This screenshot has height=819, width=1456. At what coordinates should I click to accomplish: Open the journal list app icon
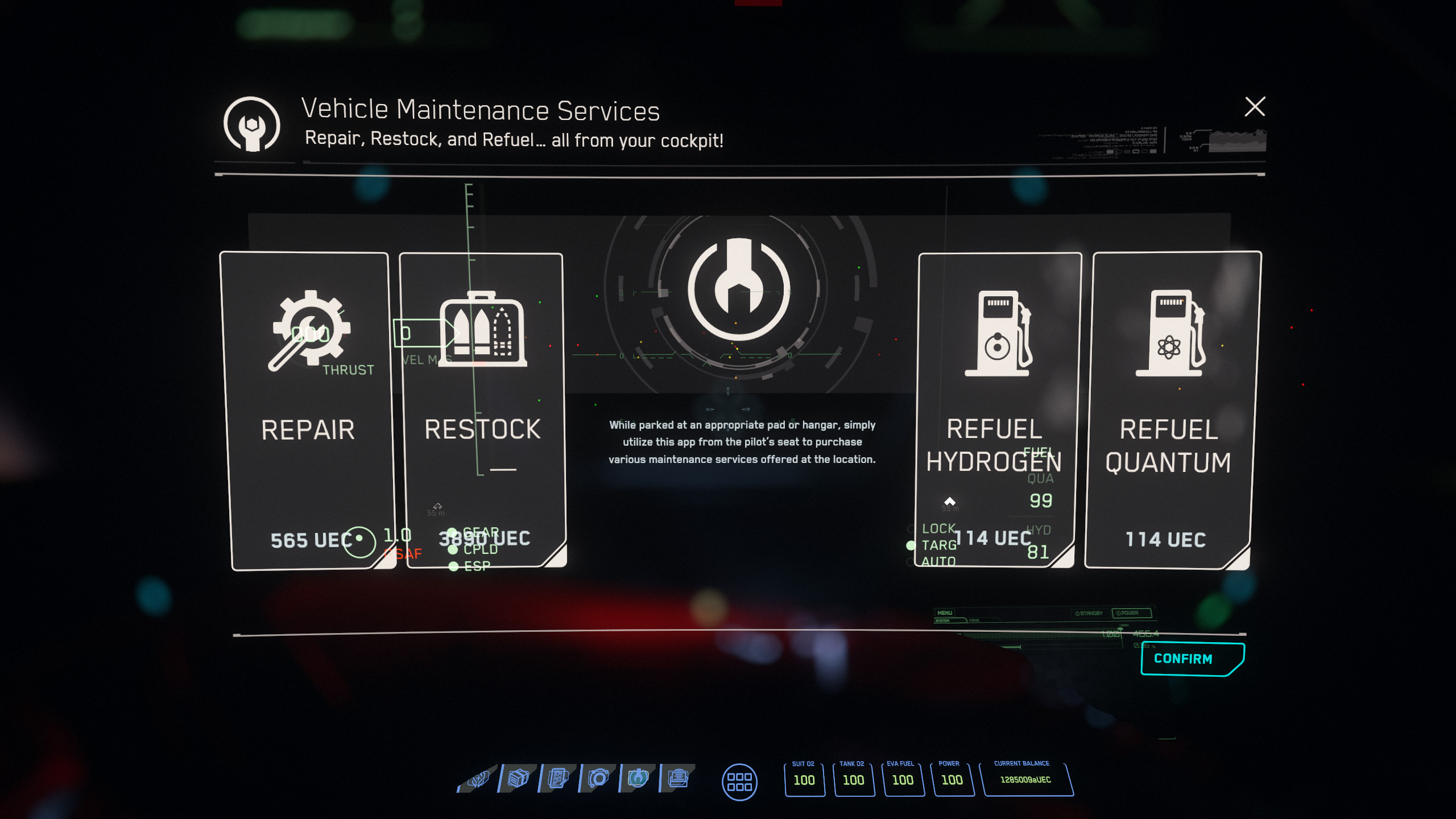678,778
